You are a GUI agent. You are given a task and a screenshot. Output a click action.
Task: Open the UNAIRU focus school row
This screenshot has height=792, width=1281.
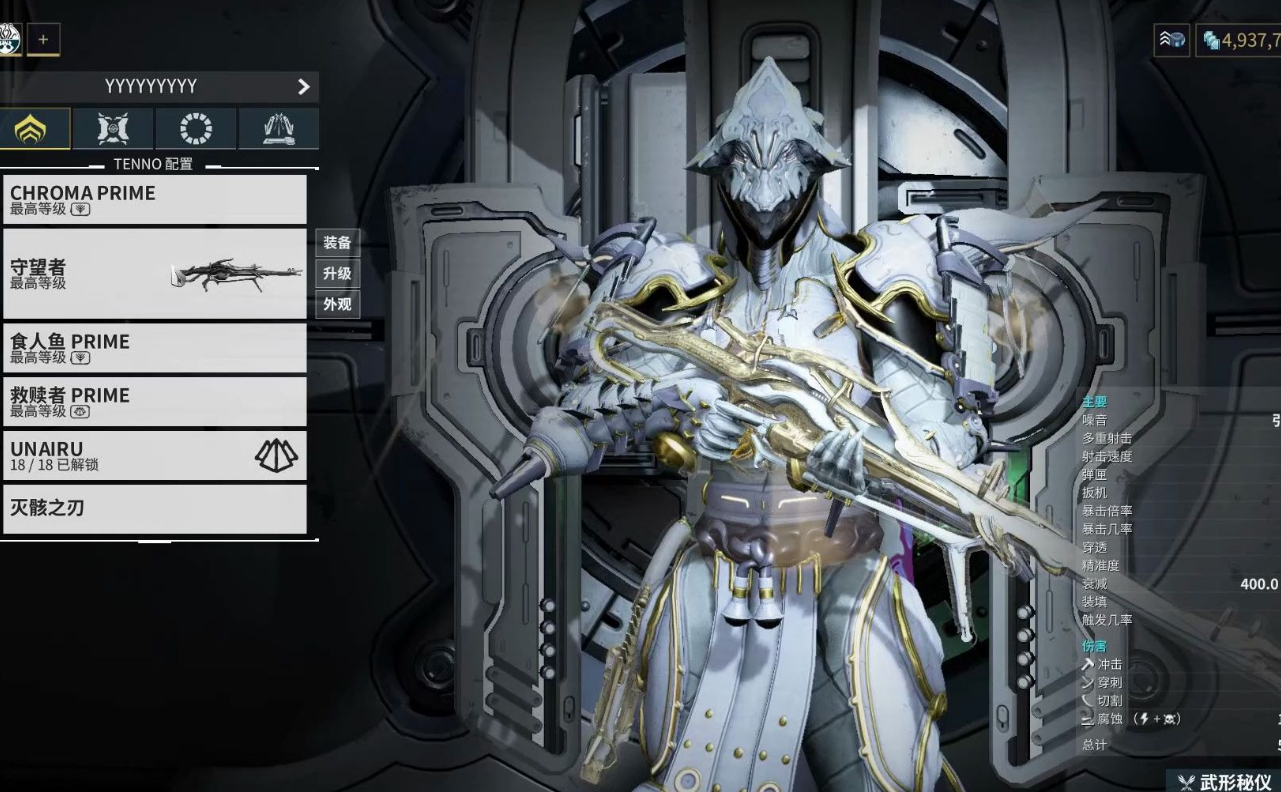pos(155,456)
